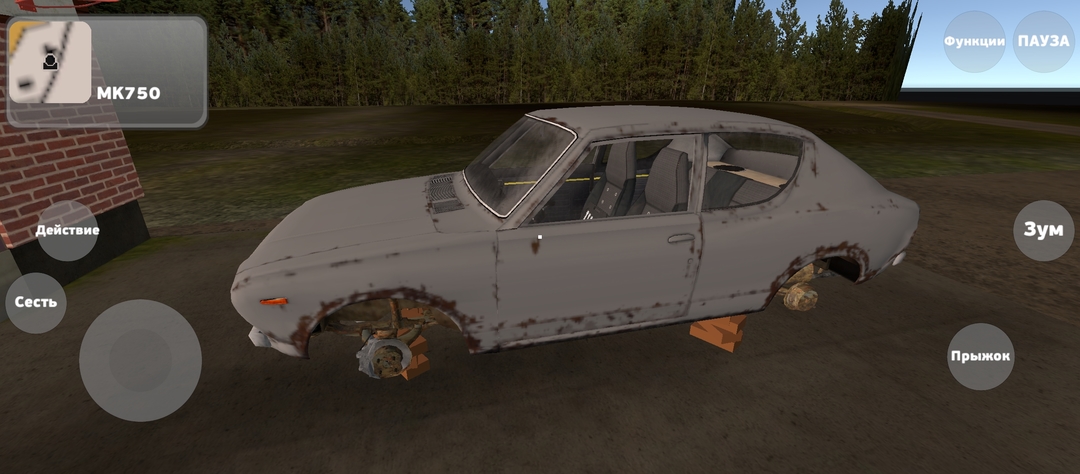Tap the Прыжок jump button
Screen dimensions: 1080x474
pos(980,356)
